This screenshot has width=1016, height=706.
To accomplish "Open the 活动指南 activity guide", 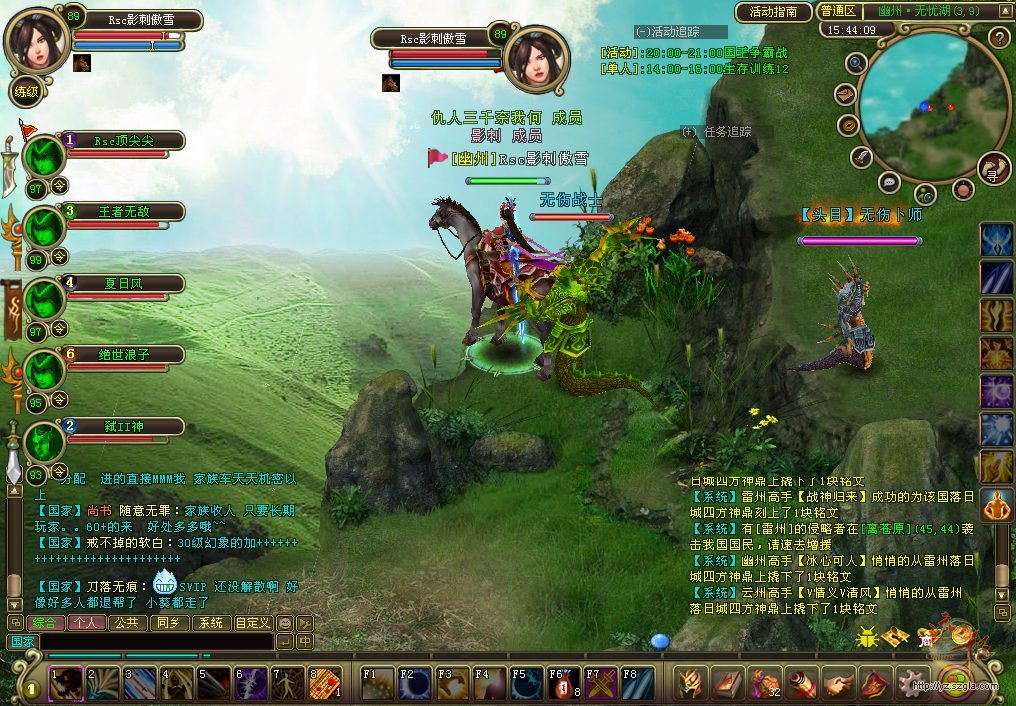I will (773, 12).
